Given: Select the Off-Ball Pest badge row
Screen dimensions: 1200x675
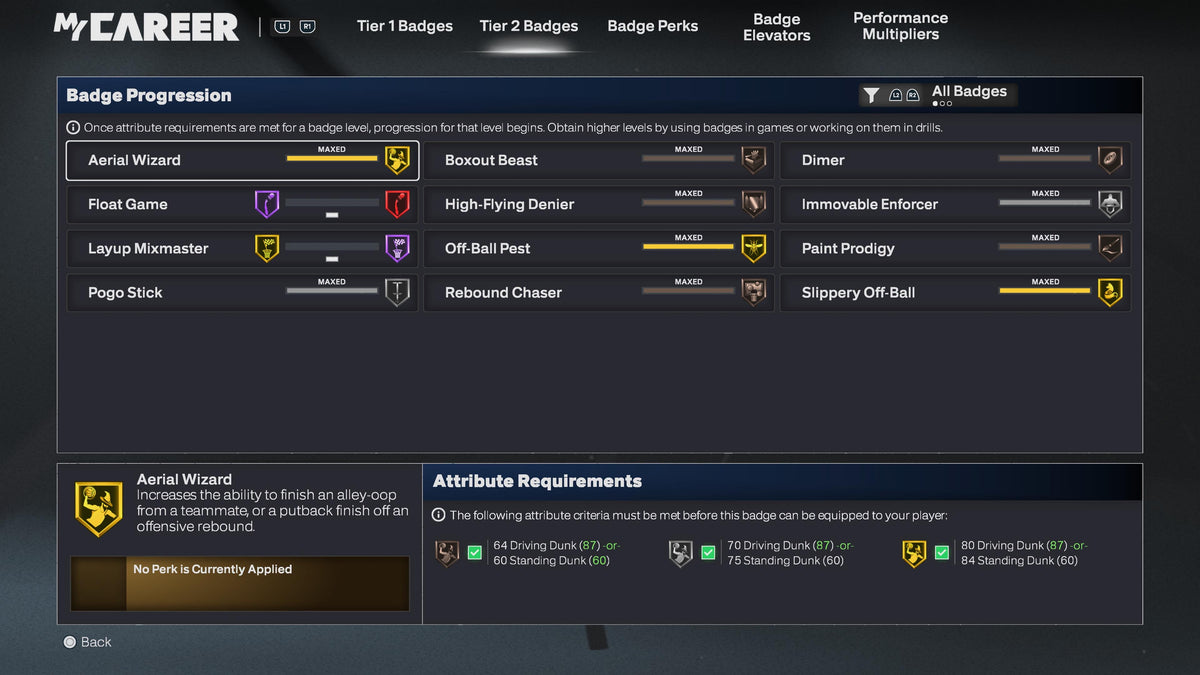Looking at the screenshot, I should [x=598, y=248].
